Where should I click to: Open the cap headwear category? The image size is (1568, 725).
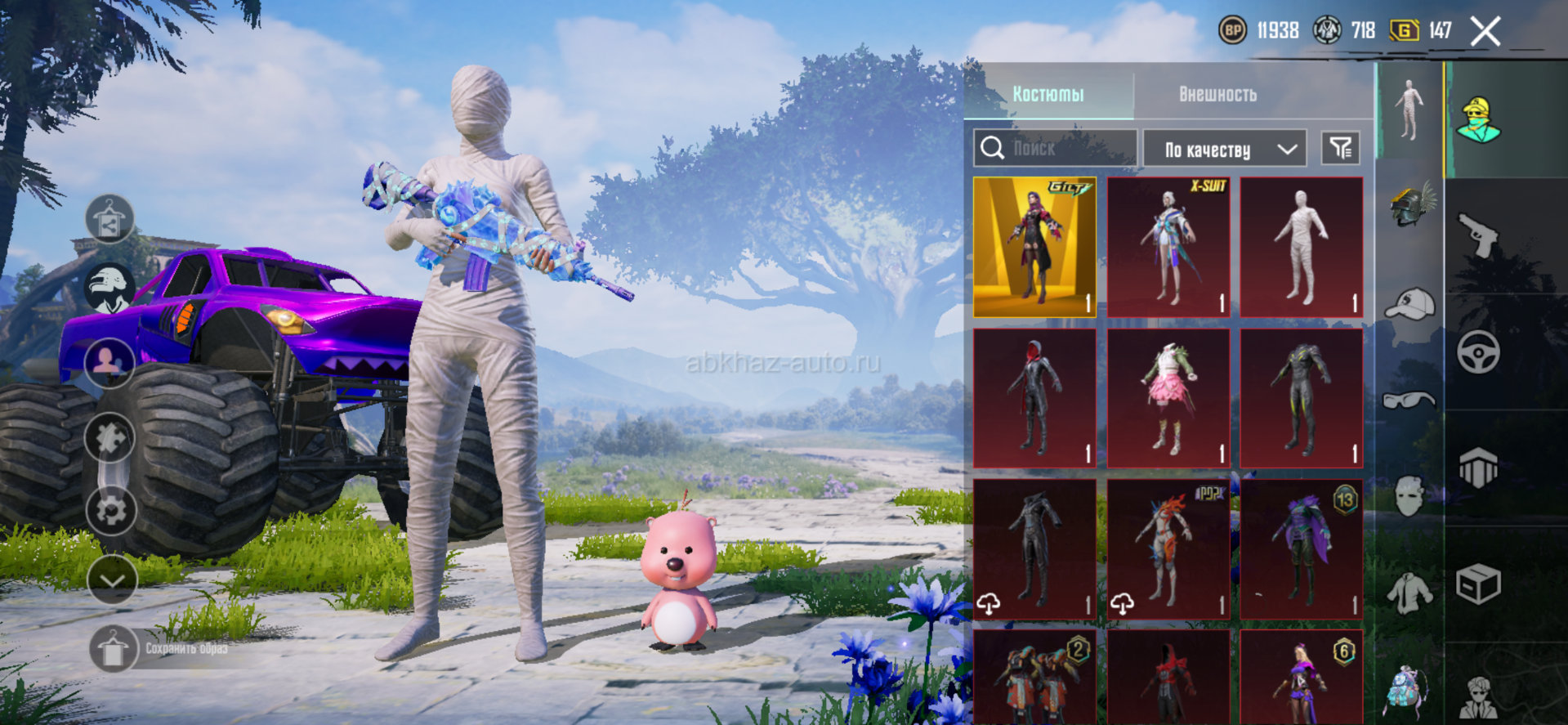(1410, 304)
